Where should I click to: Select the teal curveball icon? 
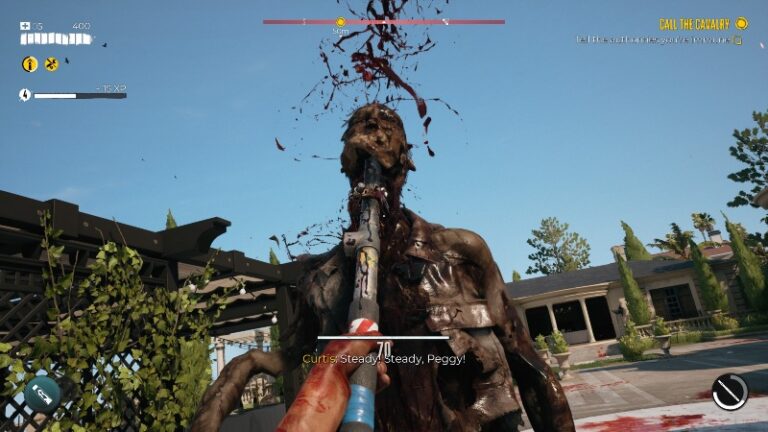43,392
